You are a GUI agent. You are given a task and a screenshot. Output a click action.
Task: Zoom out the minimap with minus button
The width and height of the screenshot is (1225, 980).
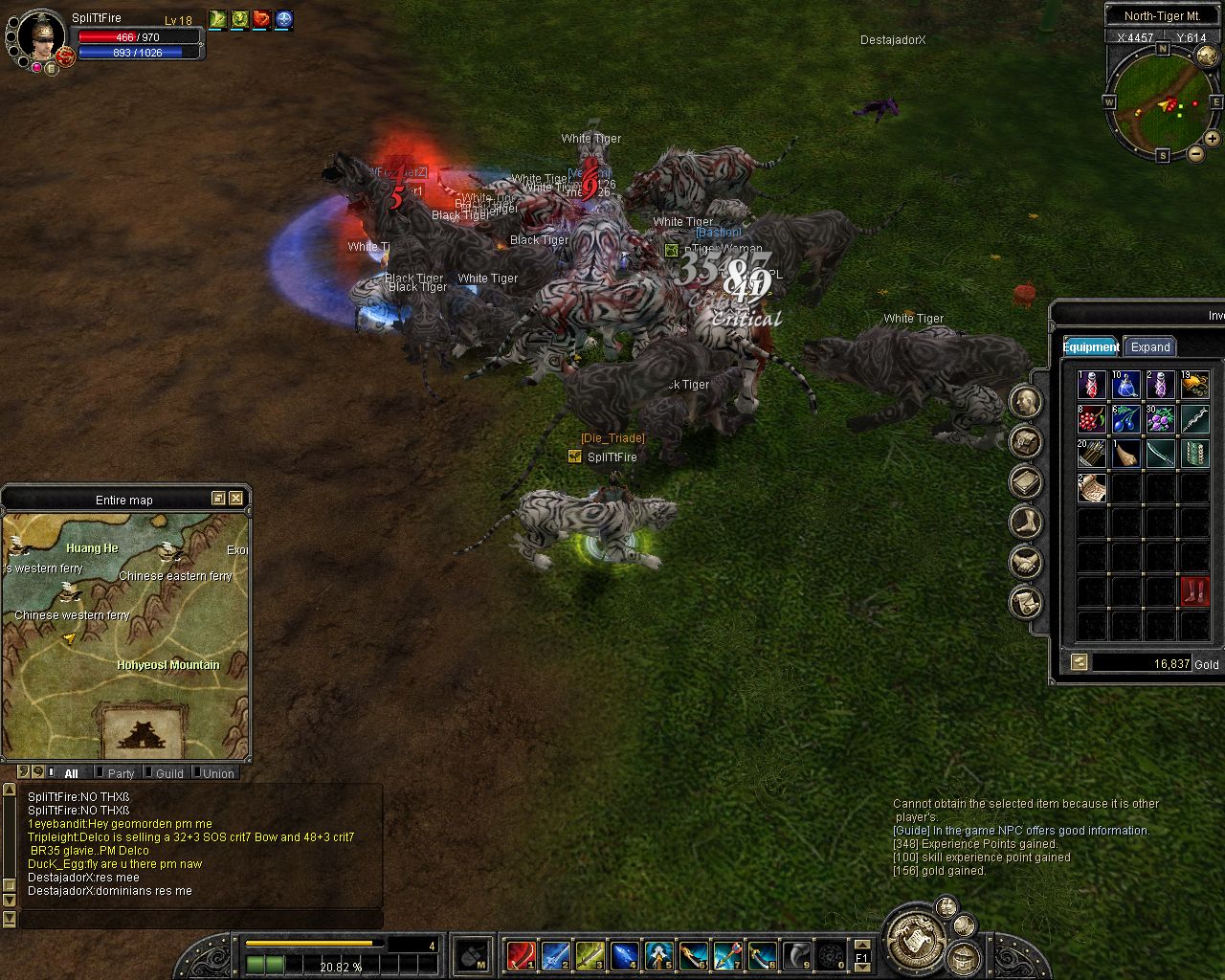tap(1196, 153)
